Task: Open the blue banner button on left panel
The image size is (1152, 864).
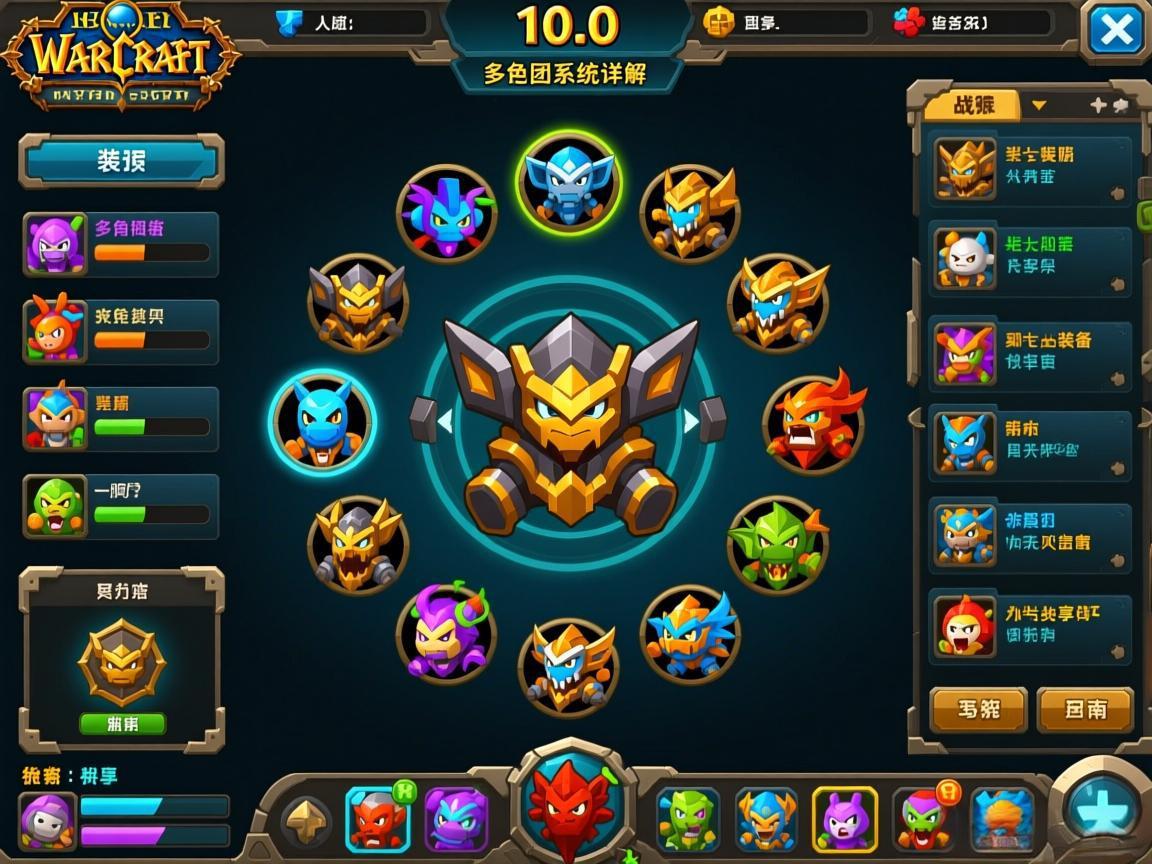Action: 121,161
